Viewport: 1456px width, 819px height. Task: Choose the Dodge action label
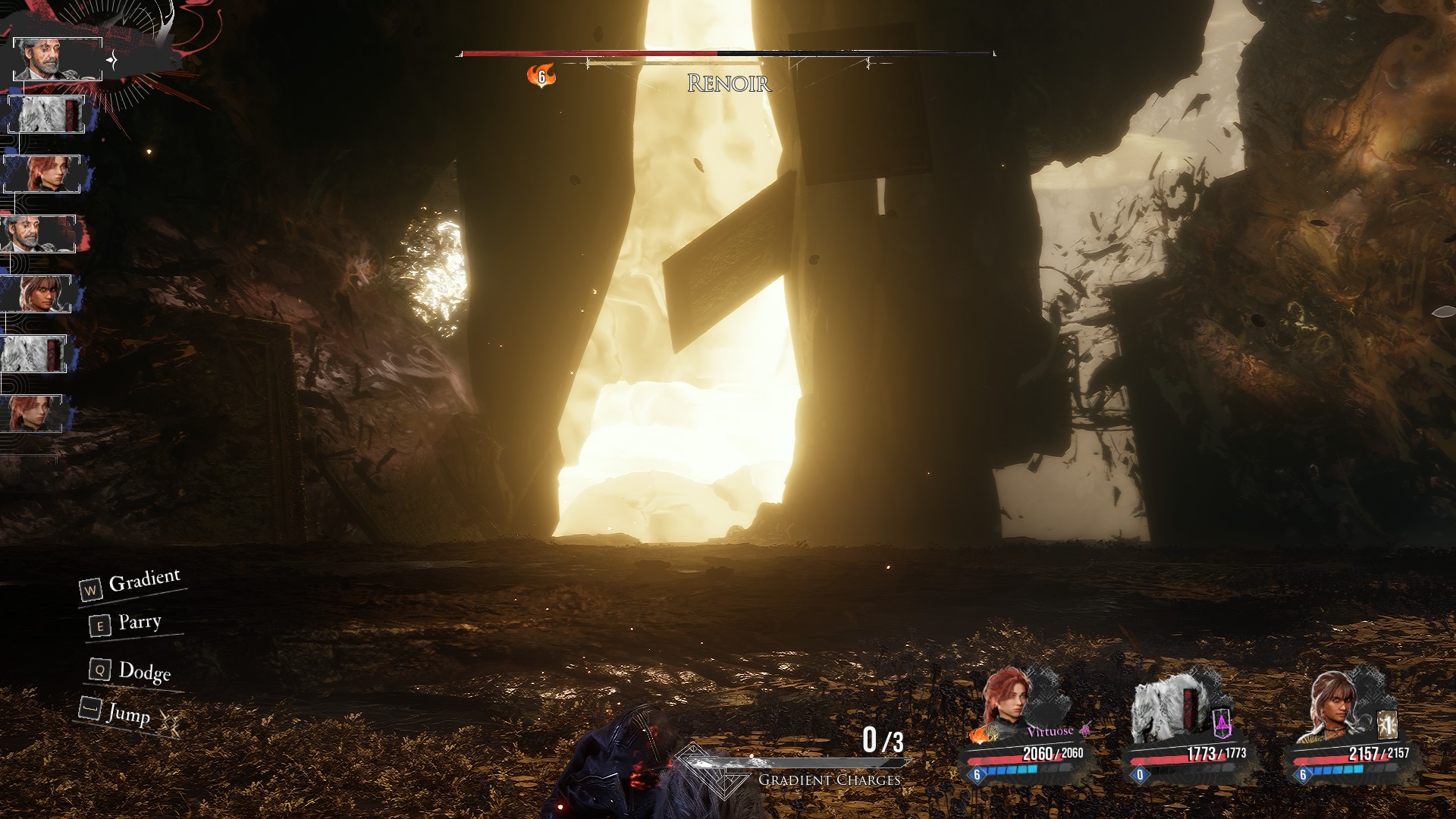point(144,671)
